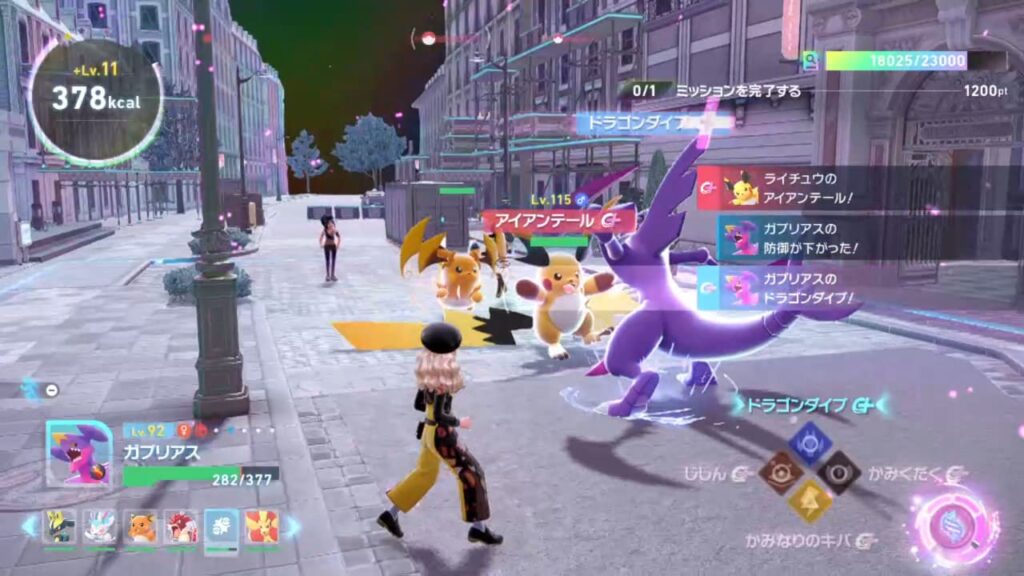Open the mission objective tracker

click(718, 90)
